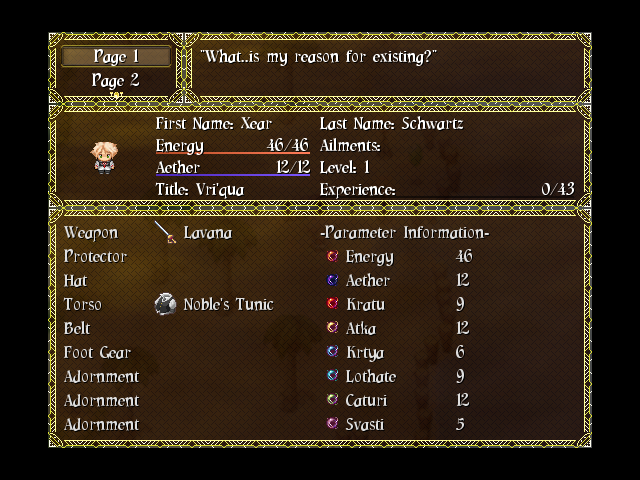Select the Lavana weapon slot
This screenshot has height=480, width=640.
coord(206,233)
